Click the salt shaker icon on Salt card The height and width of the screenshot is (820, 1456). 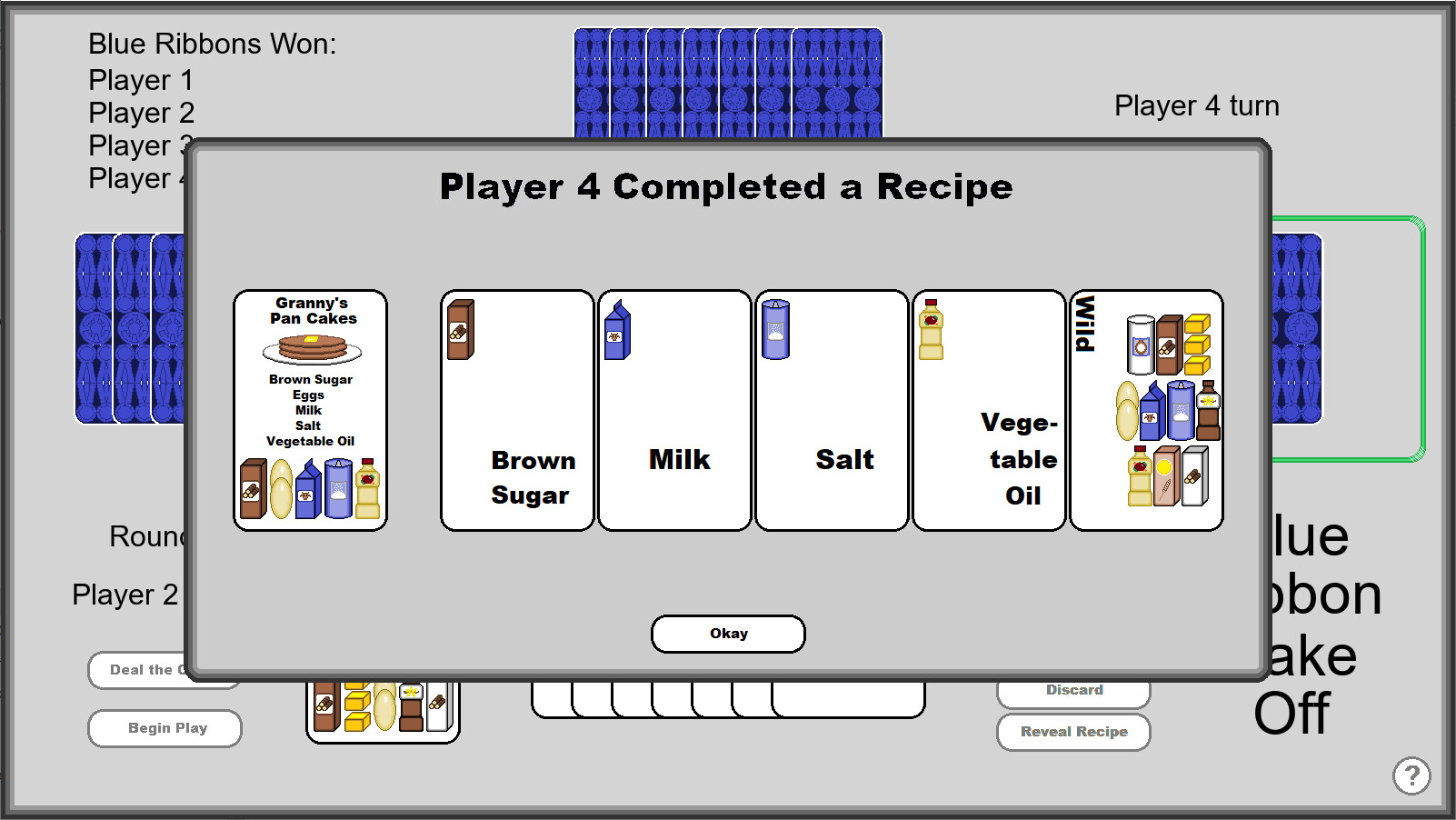tap(775, 328)
